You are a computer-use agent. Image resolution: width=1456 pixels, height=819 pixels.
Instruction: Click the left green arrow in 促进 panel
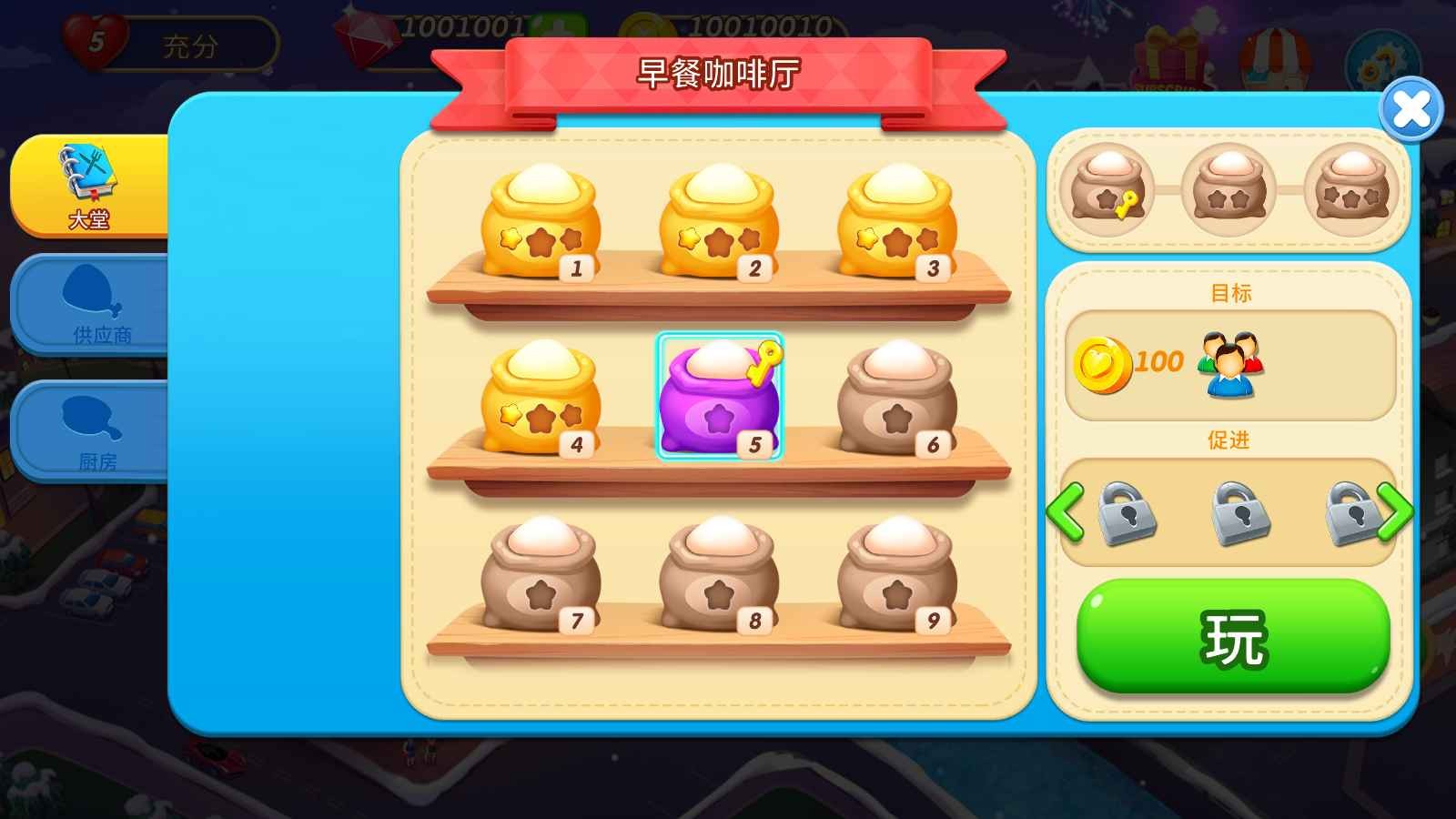coord(1067,514)
